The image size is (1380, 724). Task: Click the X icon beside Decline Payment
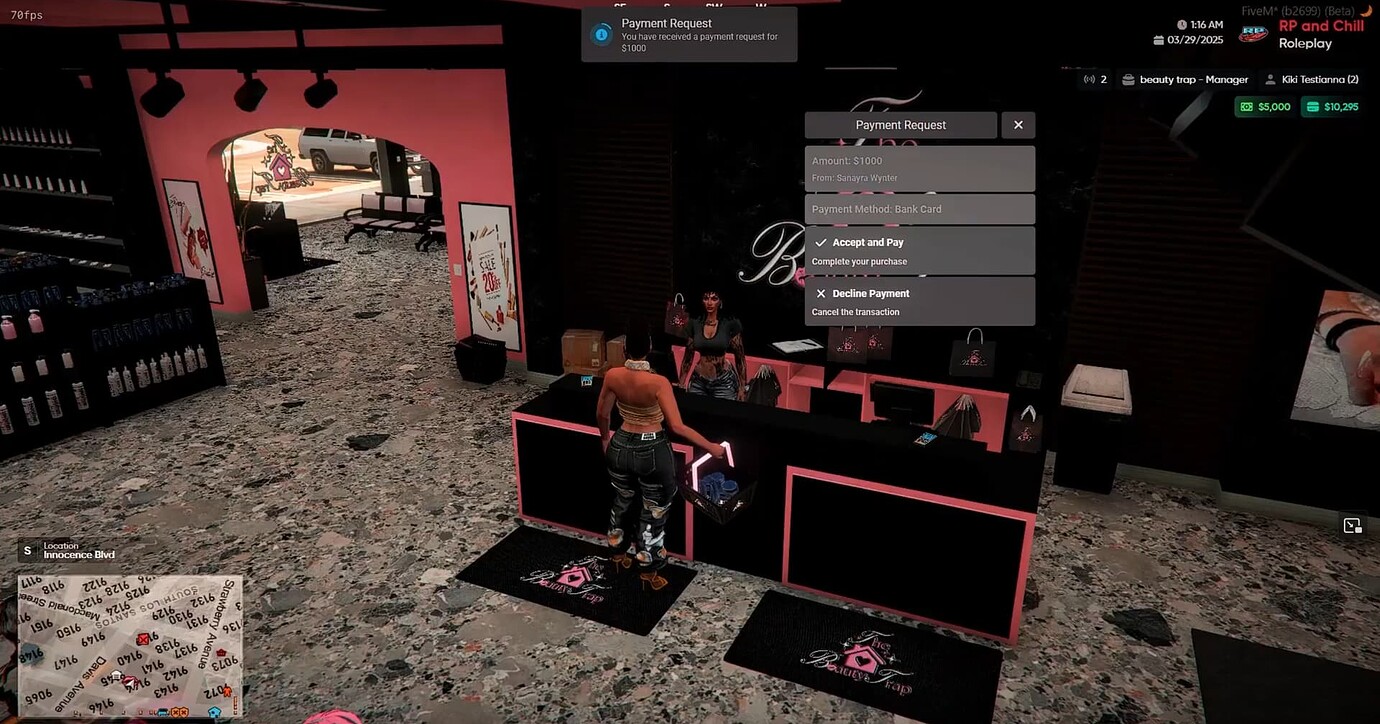tap(821, 293)
